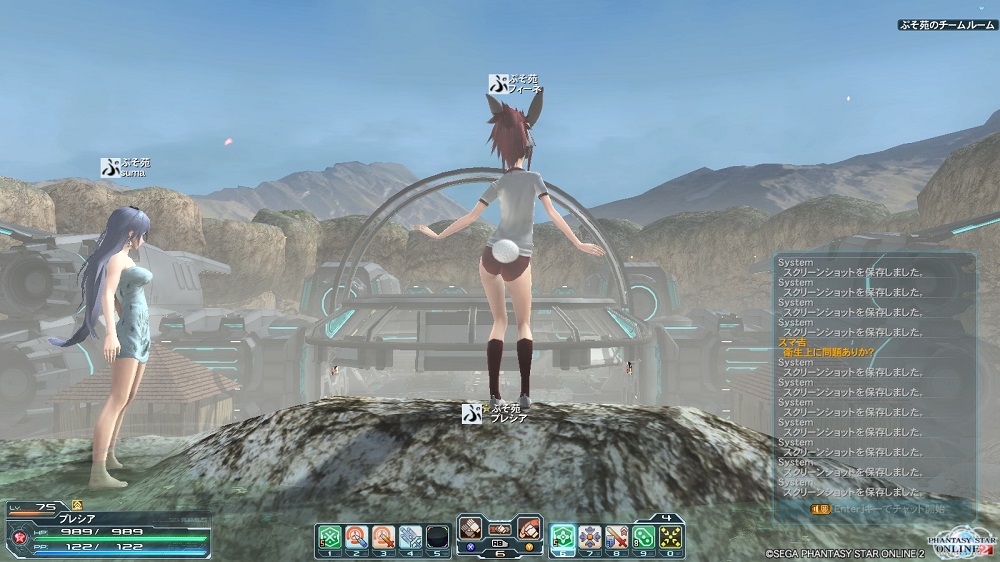Activate the highlighted green hexagon in slot 6
Viewport: 1000px width, 562px height.
point(563,538)
